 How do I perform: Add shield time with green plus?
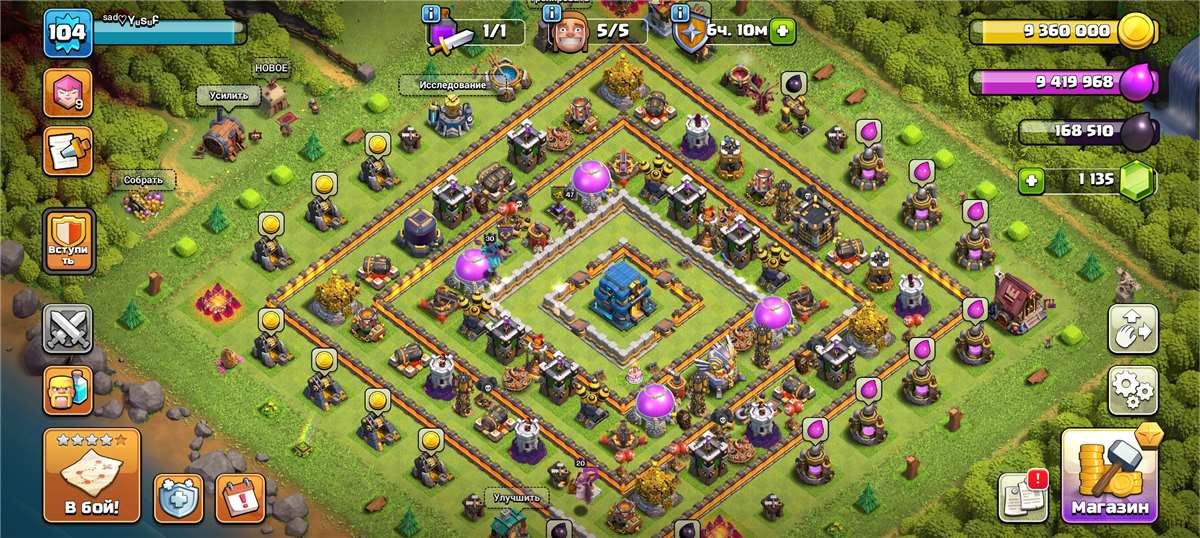[782, 32]
